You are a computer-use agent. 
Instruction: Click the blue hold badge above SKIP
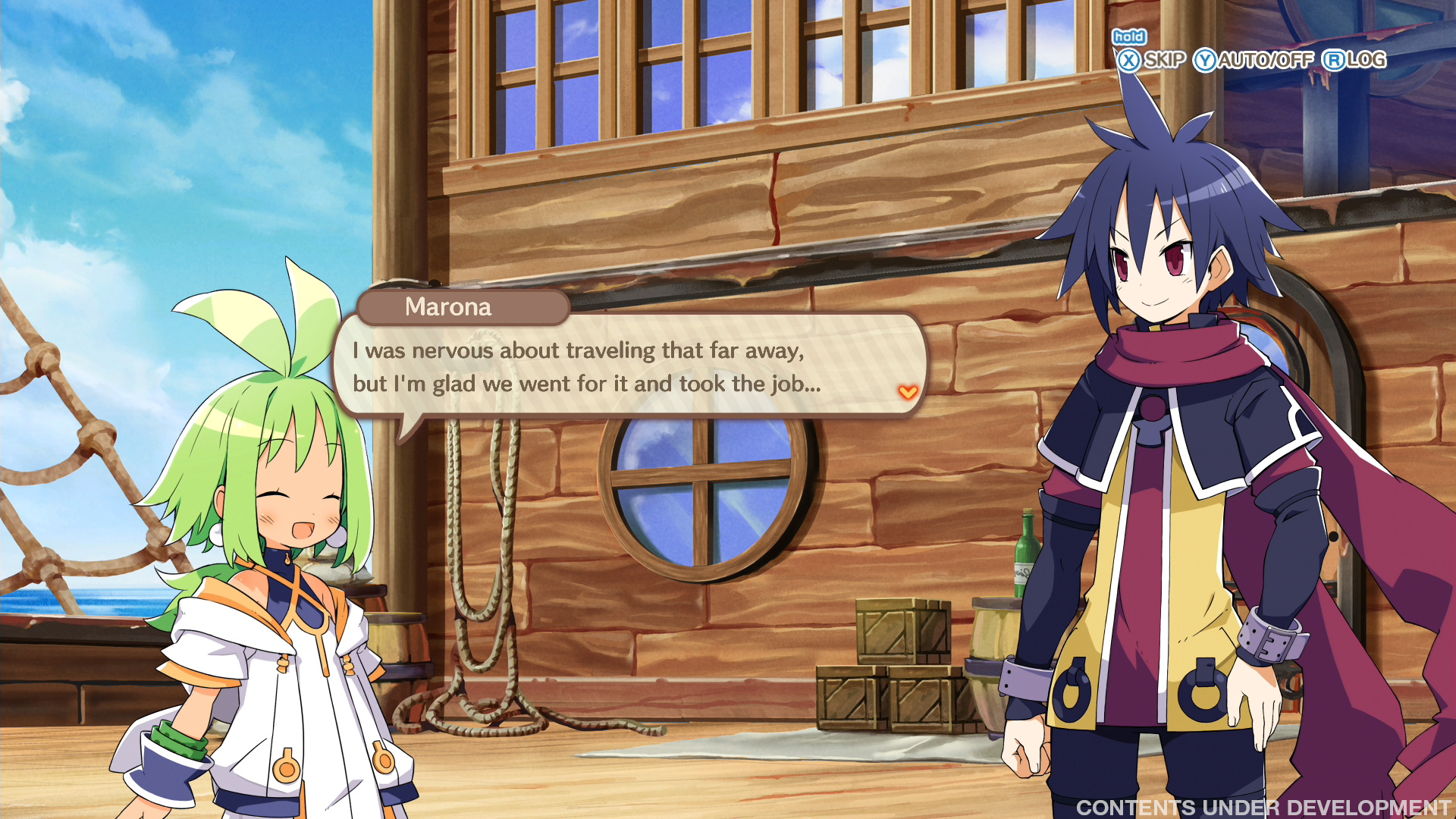click(x=1130, y=36)
